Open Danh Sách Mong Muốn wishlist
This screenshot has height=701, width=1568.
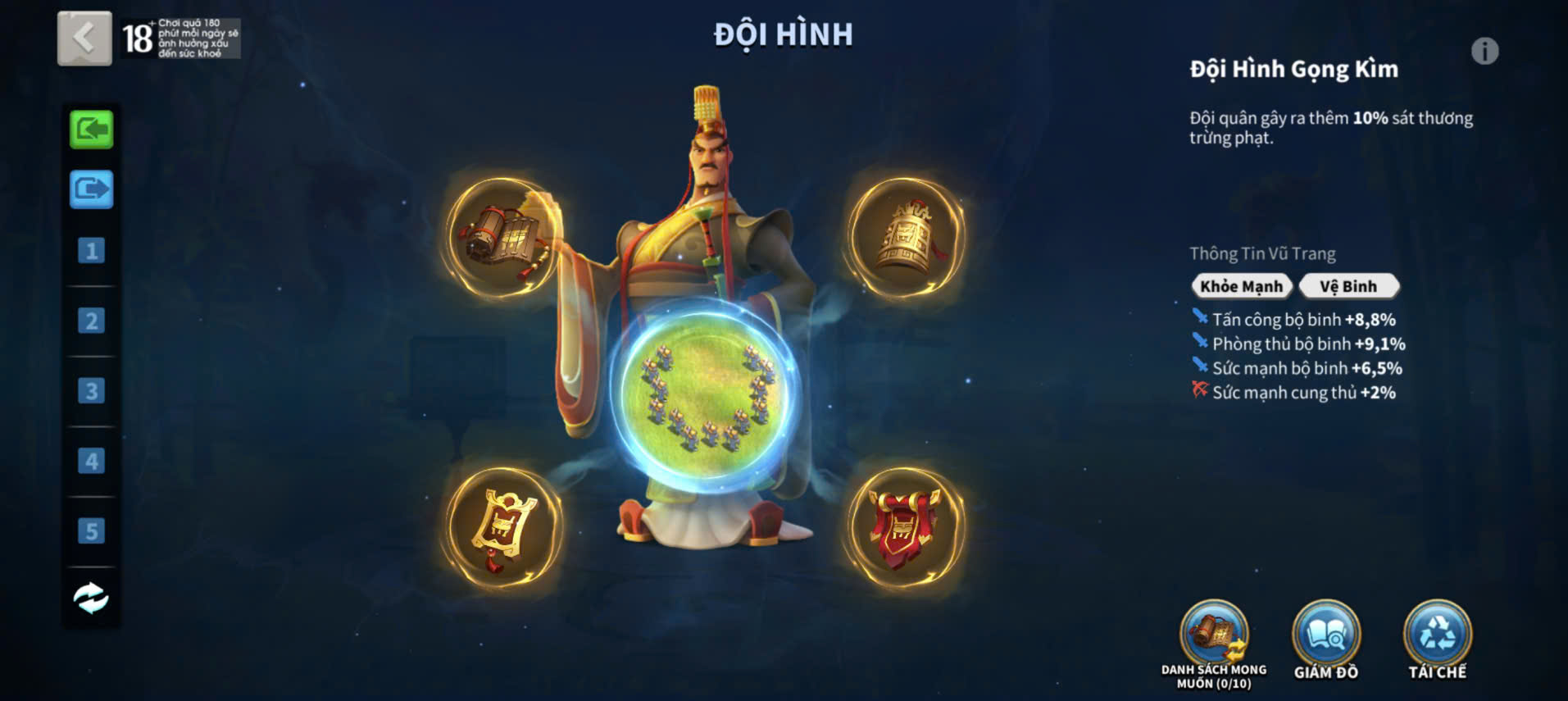(x=1214, y=635)
